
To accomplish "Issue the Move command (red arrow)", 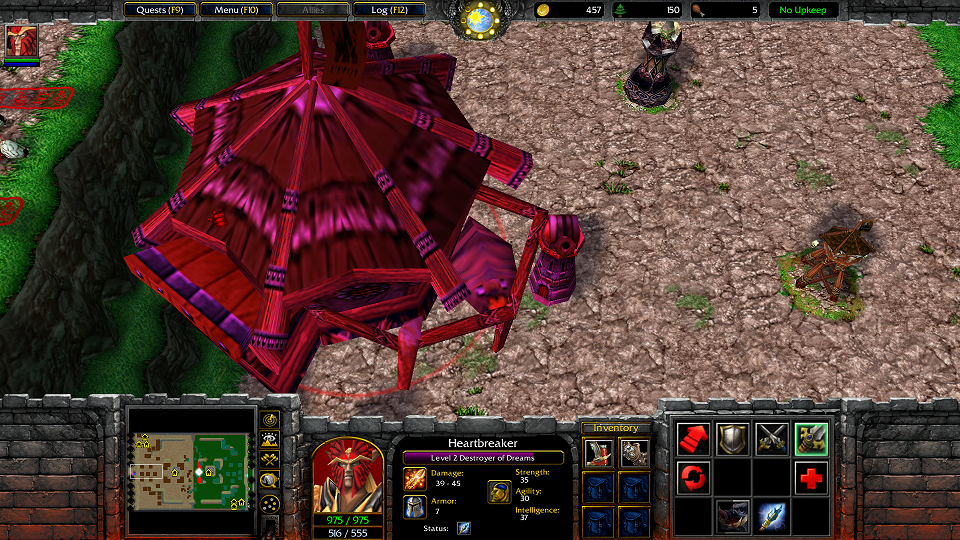I will (x=692, y=438).
